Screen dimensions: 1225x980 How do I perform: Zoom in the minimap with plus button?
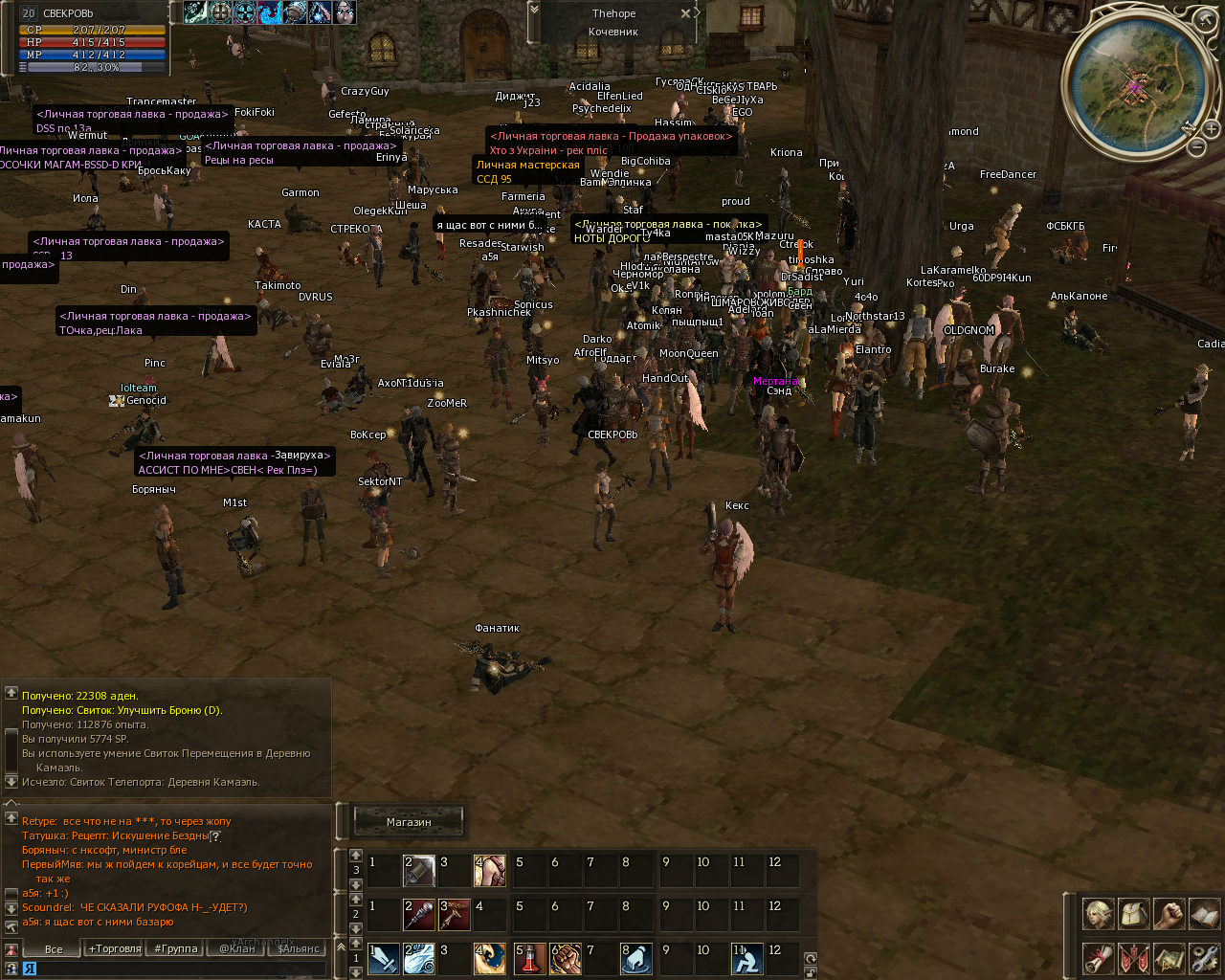coord(1212,128)
